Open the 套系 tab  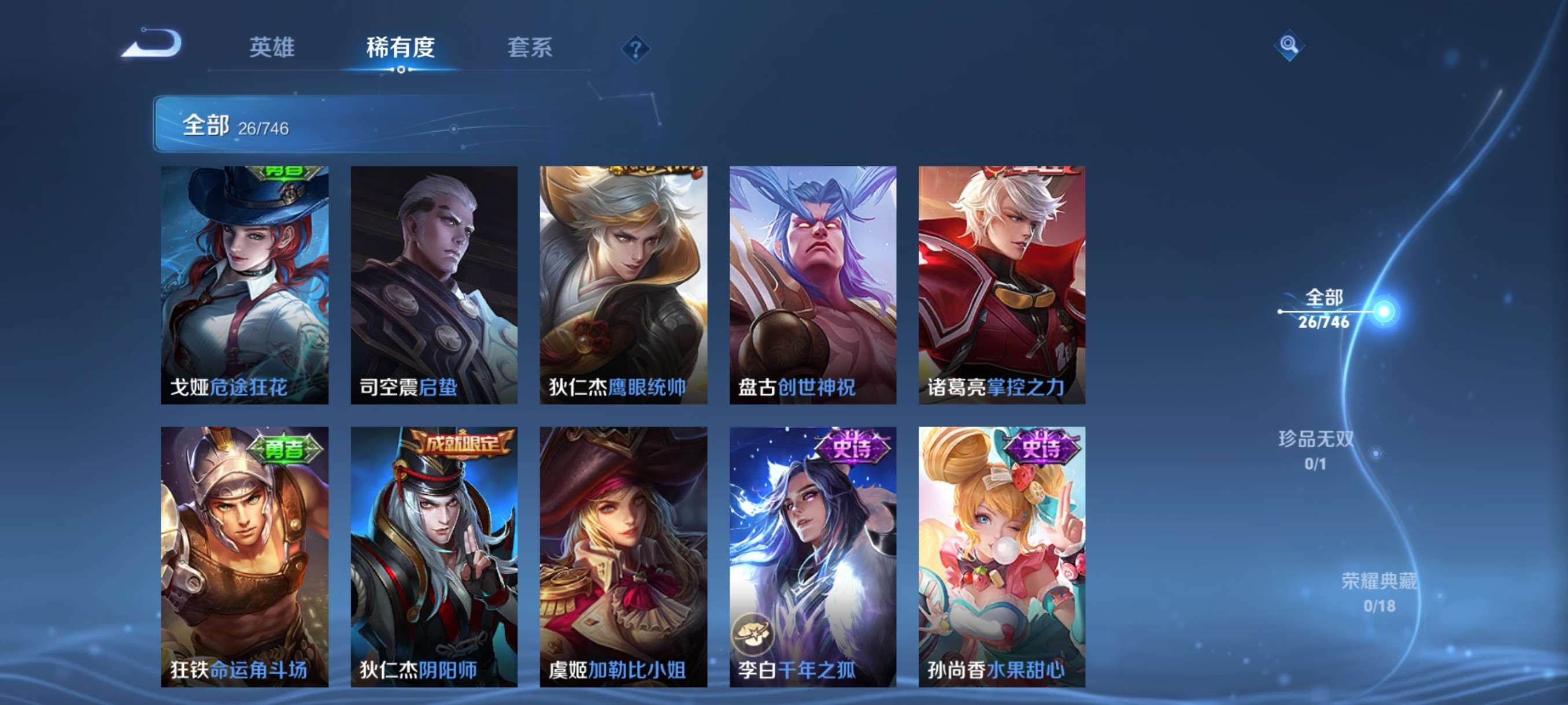[x=530, y=49]
